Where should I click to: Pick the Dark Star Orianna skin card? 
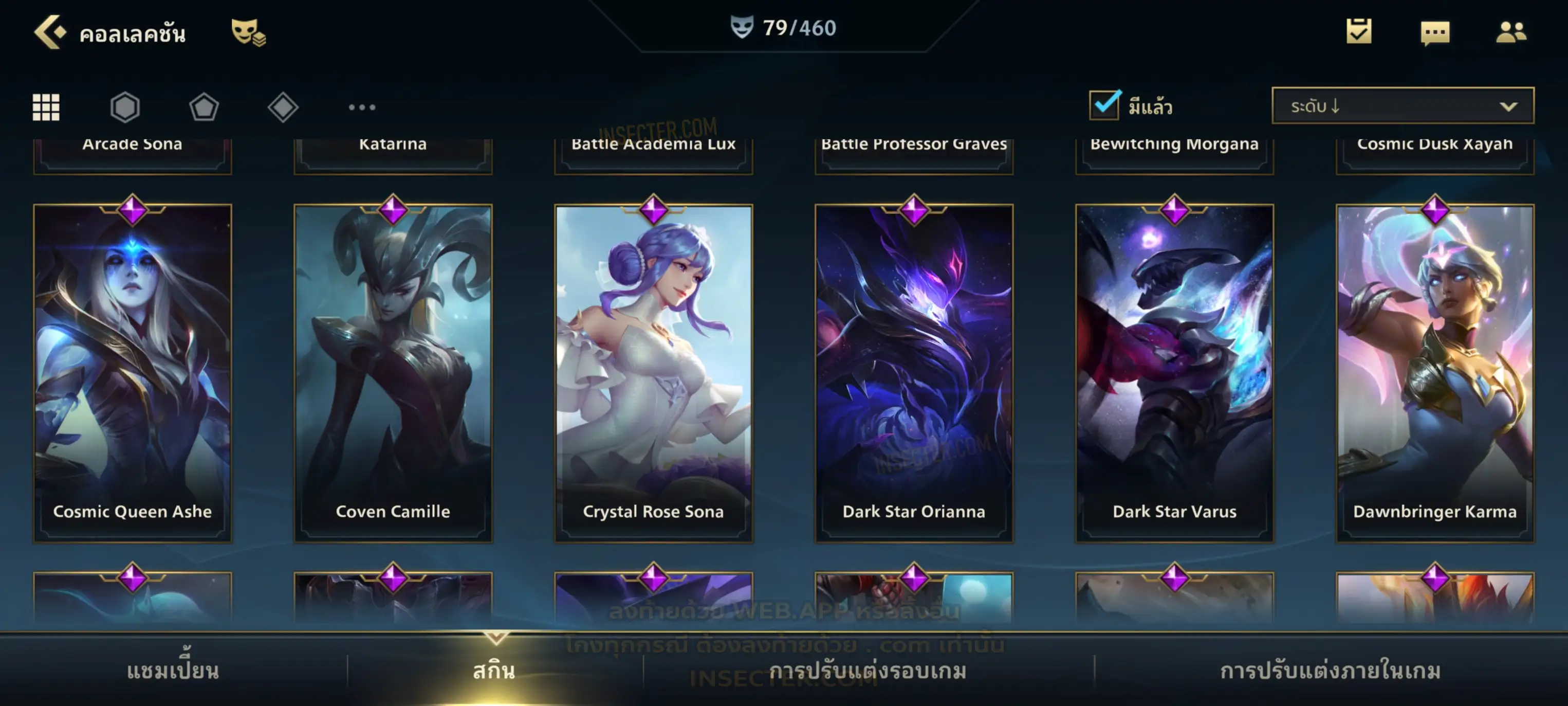914,373
